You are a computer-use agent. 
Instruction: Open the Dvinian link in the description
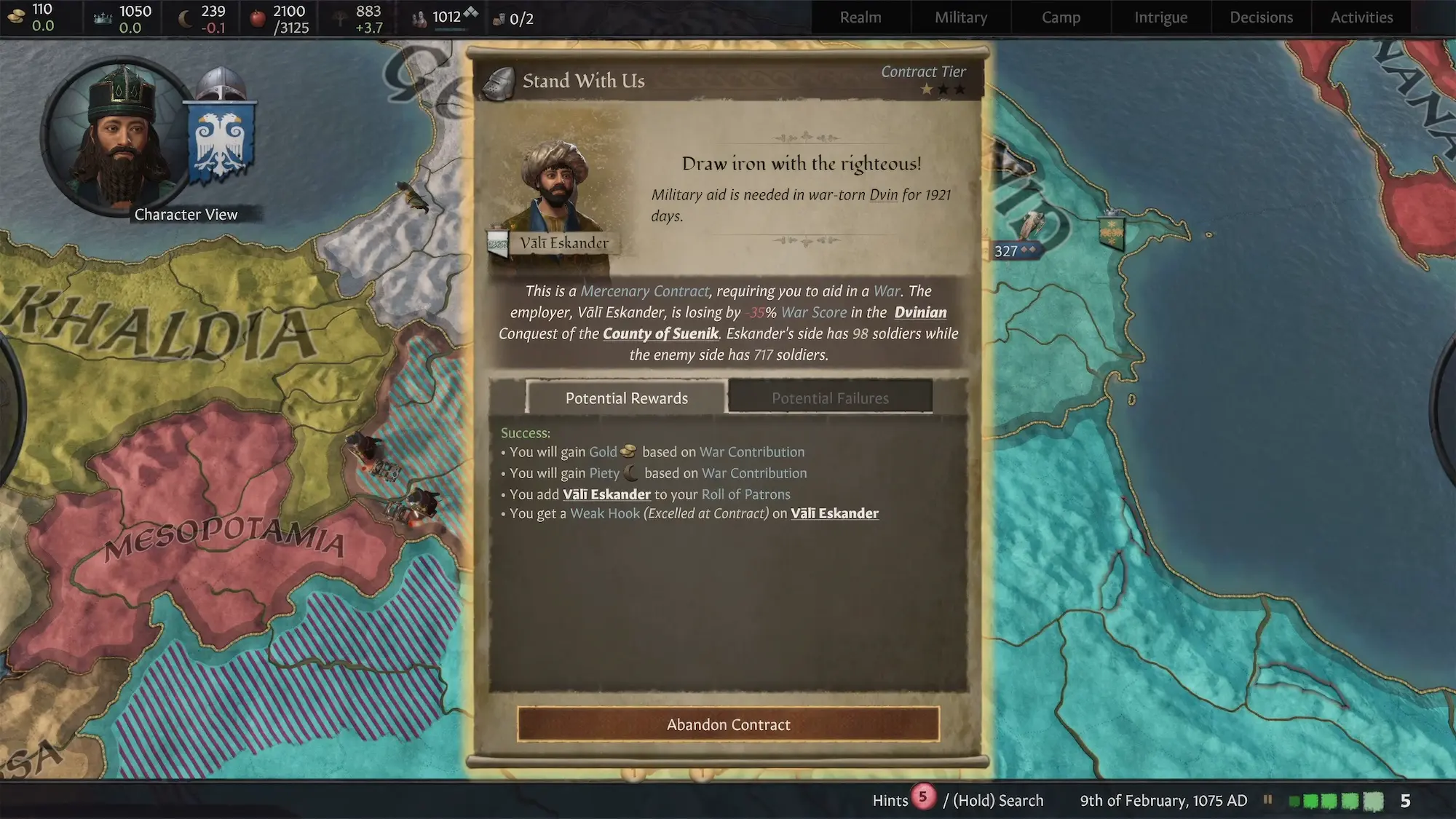coord(920,313)
